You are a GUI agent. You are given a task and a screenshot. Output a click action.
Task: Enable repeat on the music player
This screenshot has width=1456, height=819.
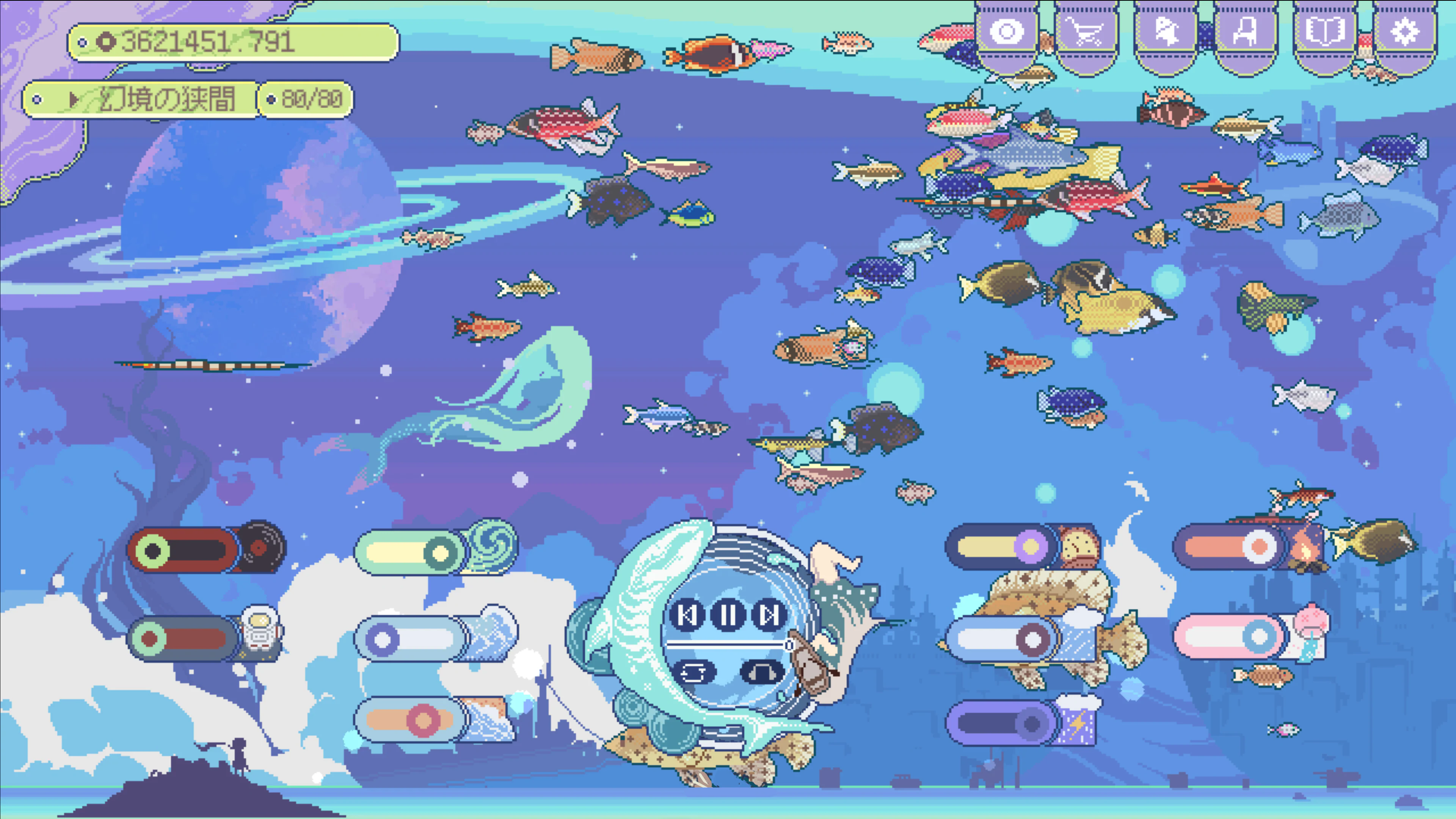(x=693, y=673)
